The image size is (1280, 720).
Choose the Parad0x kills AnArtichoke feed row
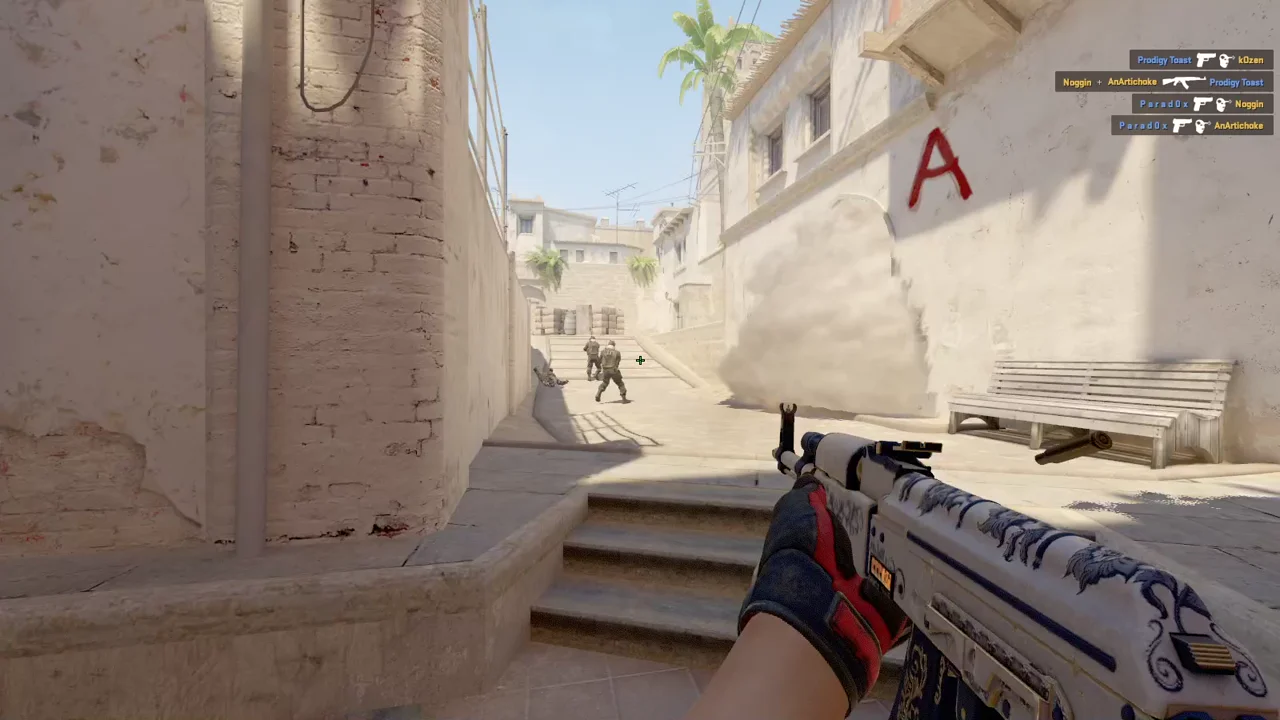point(1191,126)
